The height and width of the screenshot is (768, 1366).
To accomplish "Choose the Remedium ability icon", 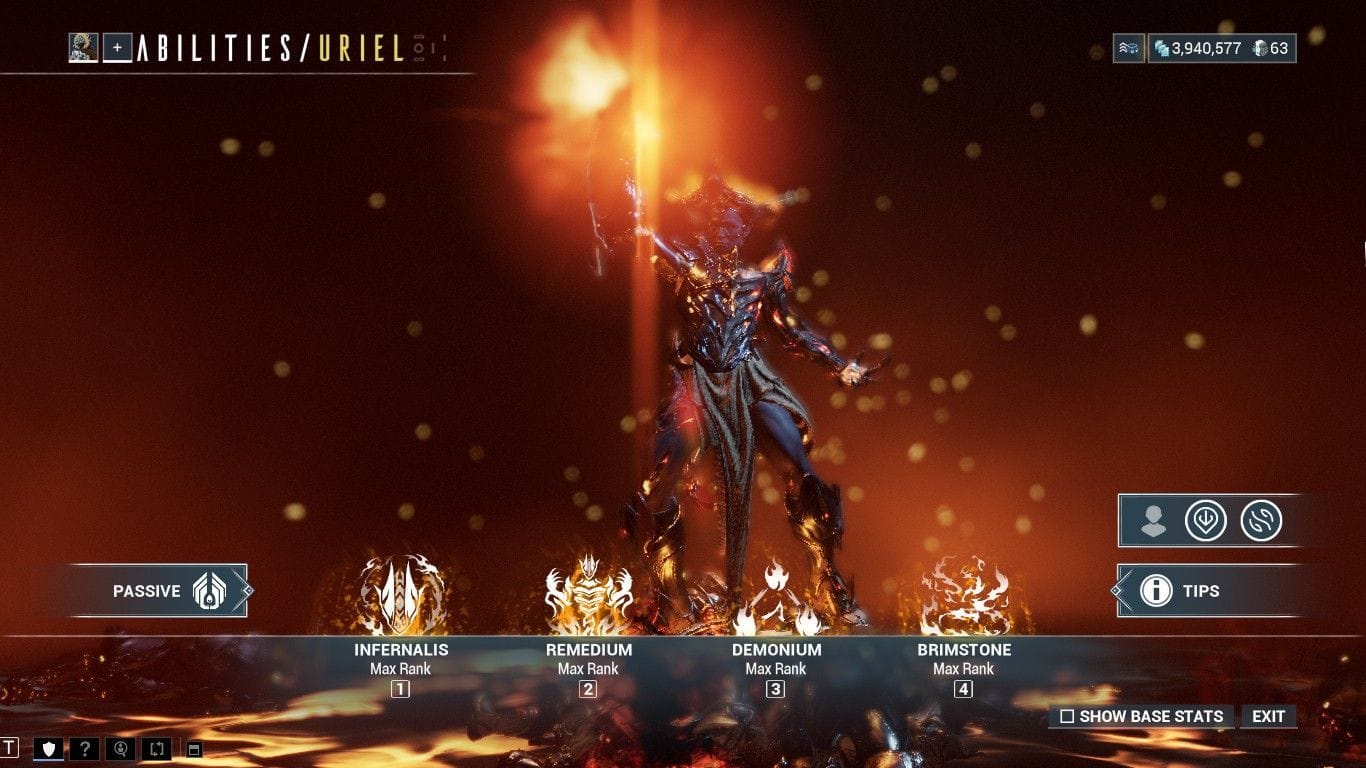I will [x=588, y=595].
